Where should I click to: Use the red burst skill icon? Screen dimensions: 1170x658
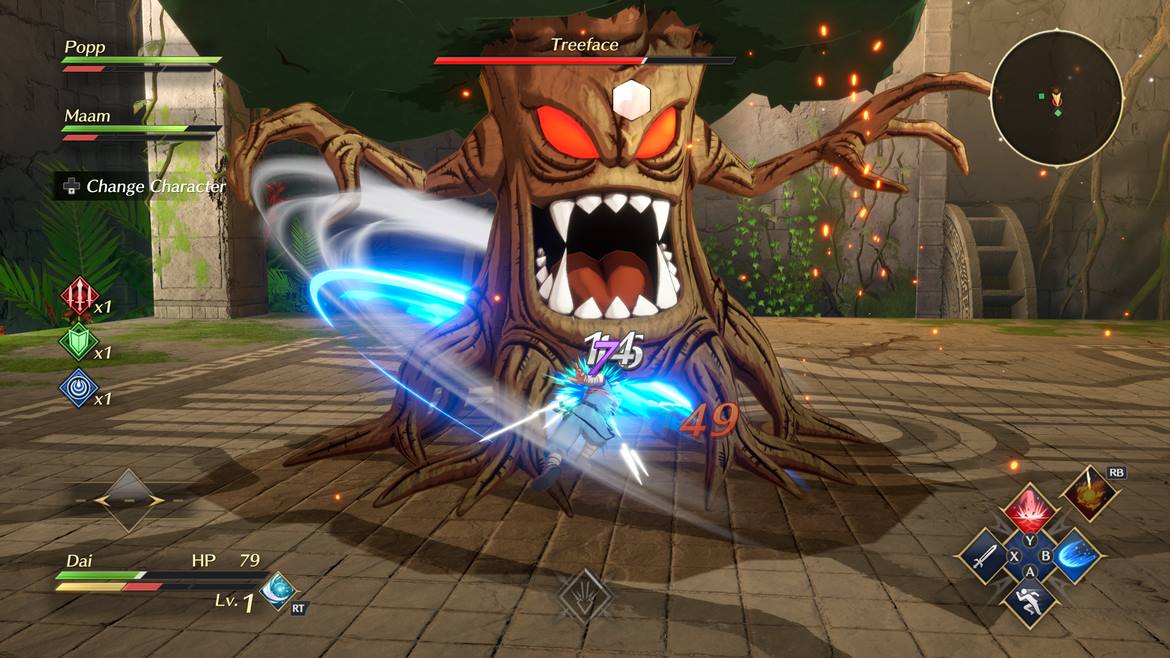click(1030, 512)
